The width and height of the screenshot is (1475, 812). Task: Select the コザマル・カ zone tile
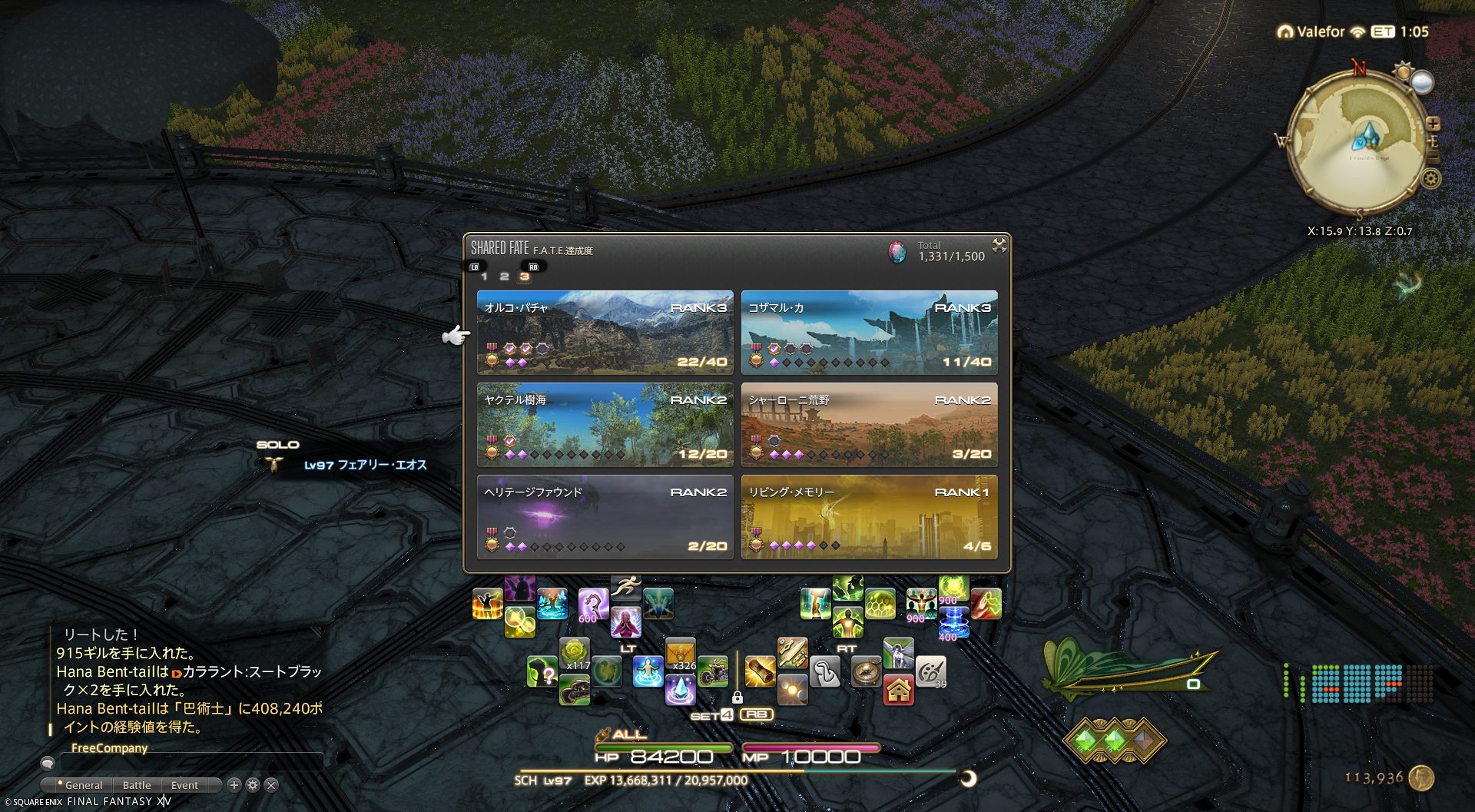pyautogui.click(x=869, y=332)
